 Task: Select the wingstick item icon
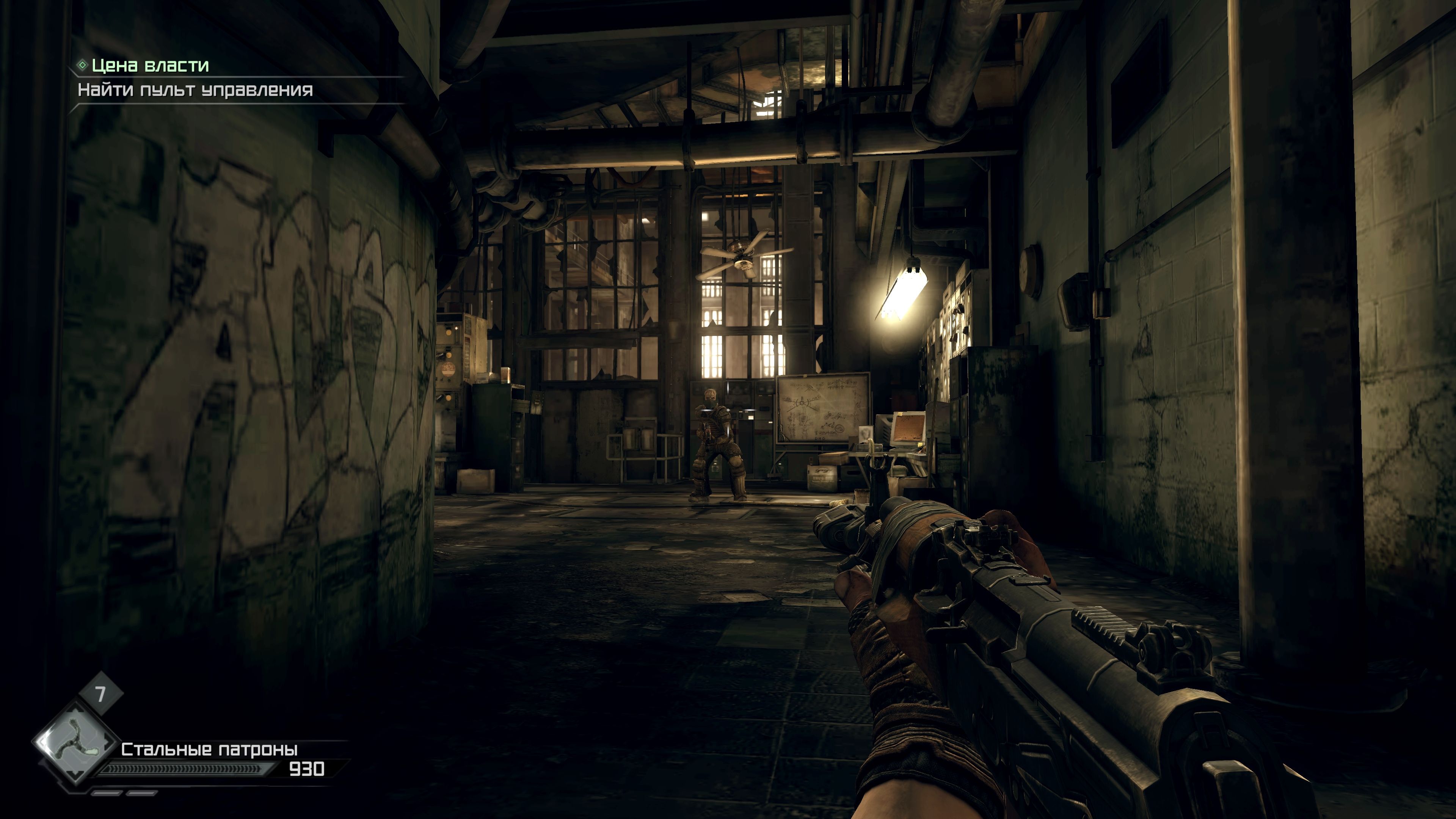[76, 742]
